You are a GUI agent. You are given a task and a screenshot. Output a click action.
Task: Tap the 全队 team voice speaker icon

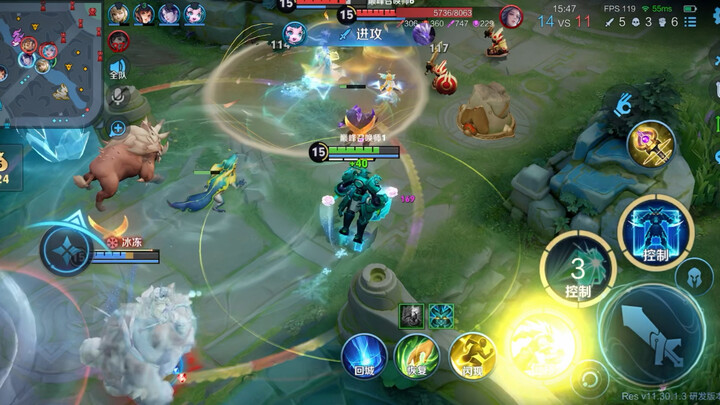tap(118, 68)
